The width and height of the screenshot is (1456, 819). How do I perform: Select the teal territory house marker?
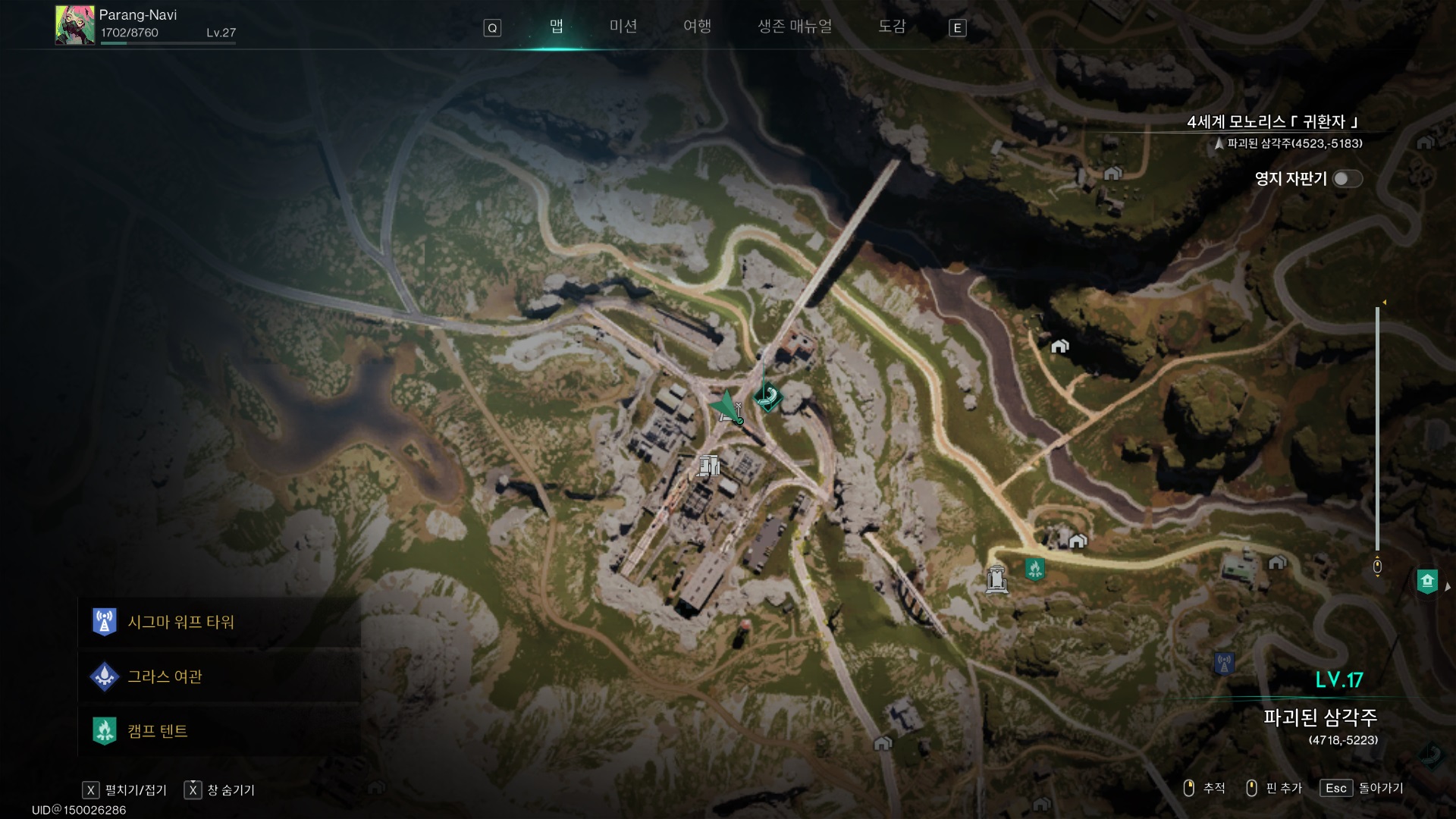[x=1427, y=582]
